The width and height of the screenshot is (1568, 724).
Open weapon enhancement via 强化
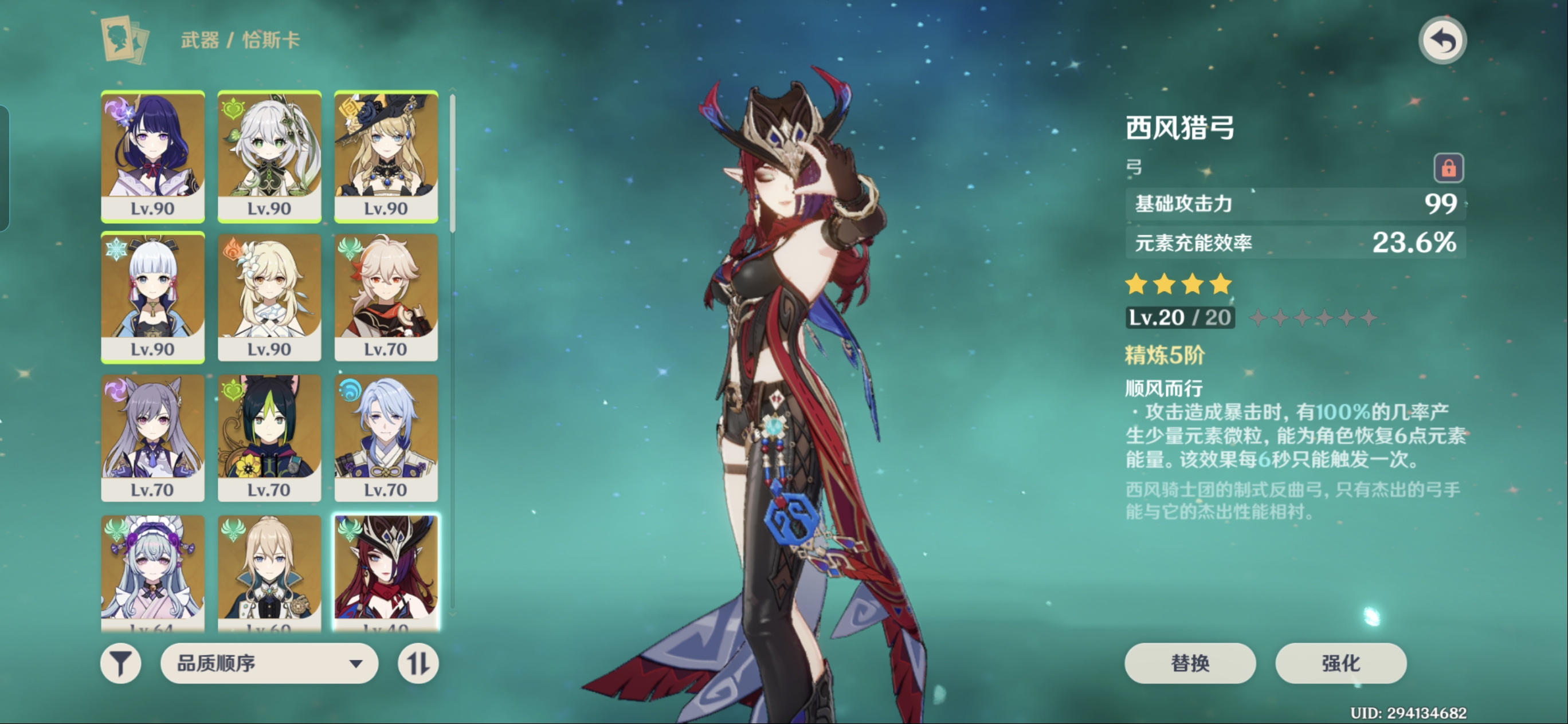(1340, 663)
